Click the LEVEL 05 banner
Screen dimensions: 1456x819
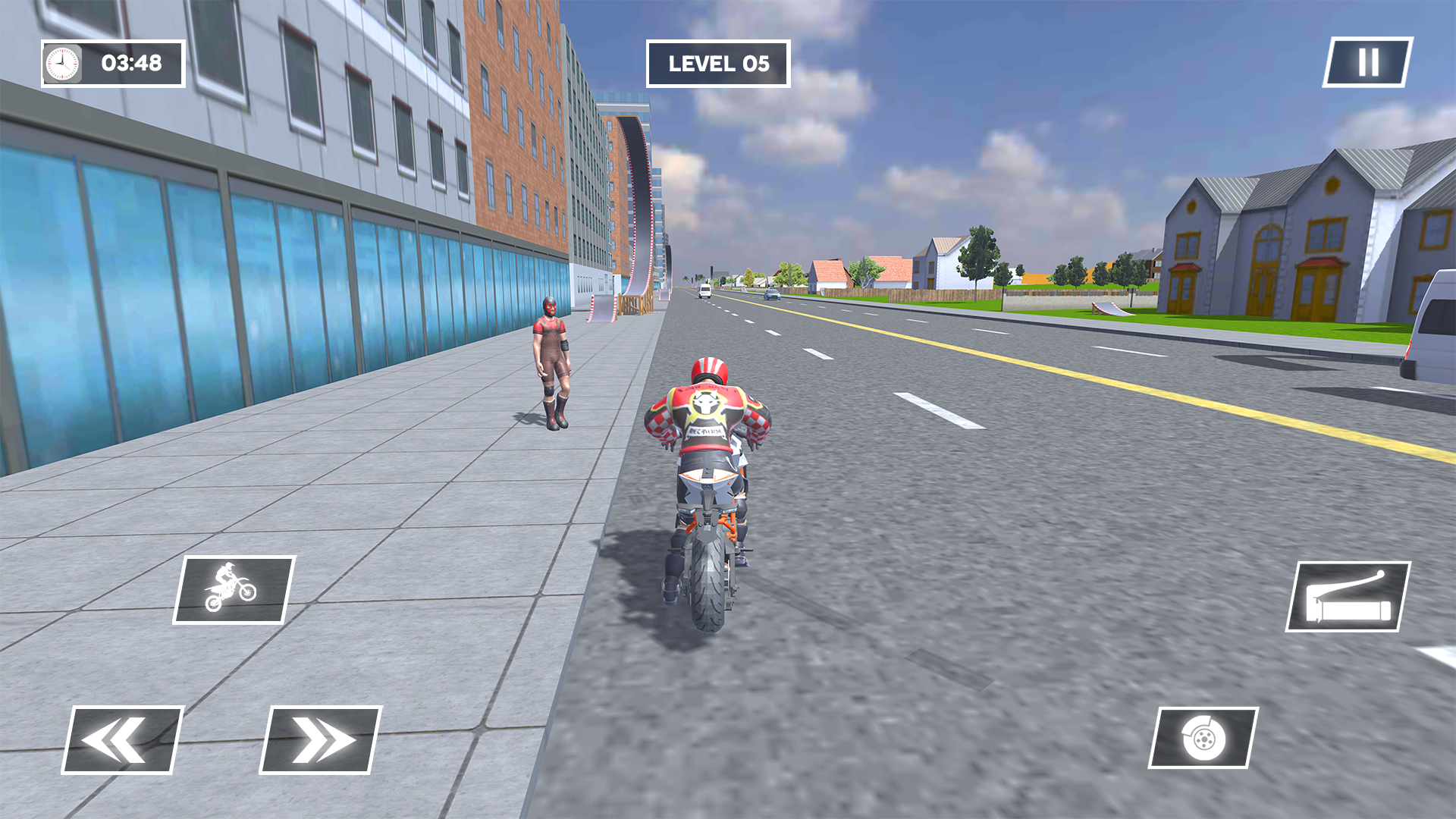[x=718, y=64]
